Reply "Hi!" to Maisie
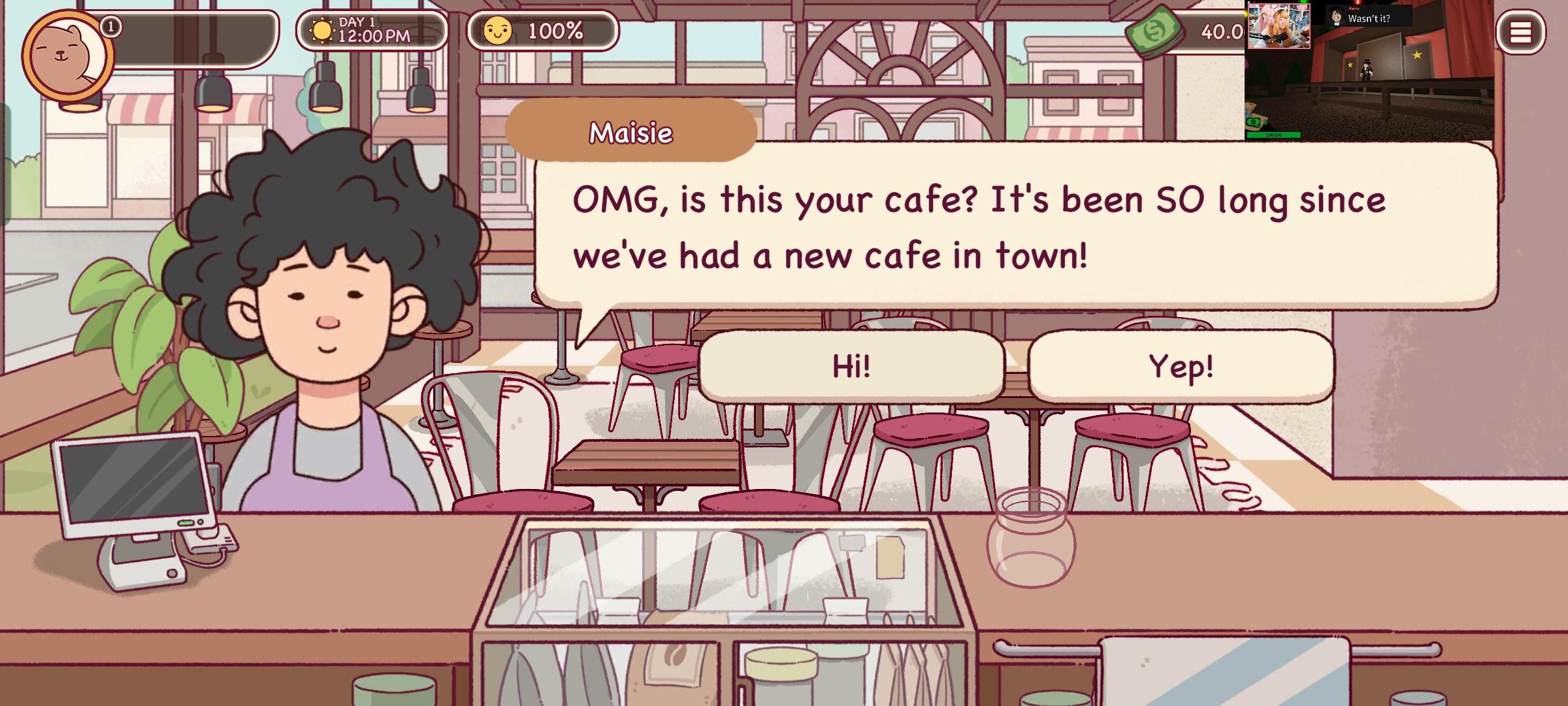1568x706 pixels. click(851, 365)
